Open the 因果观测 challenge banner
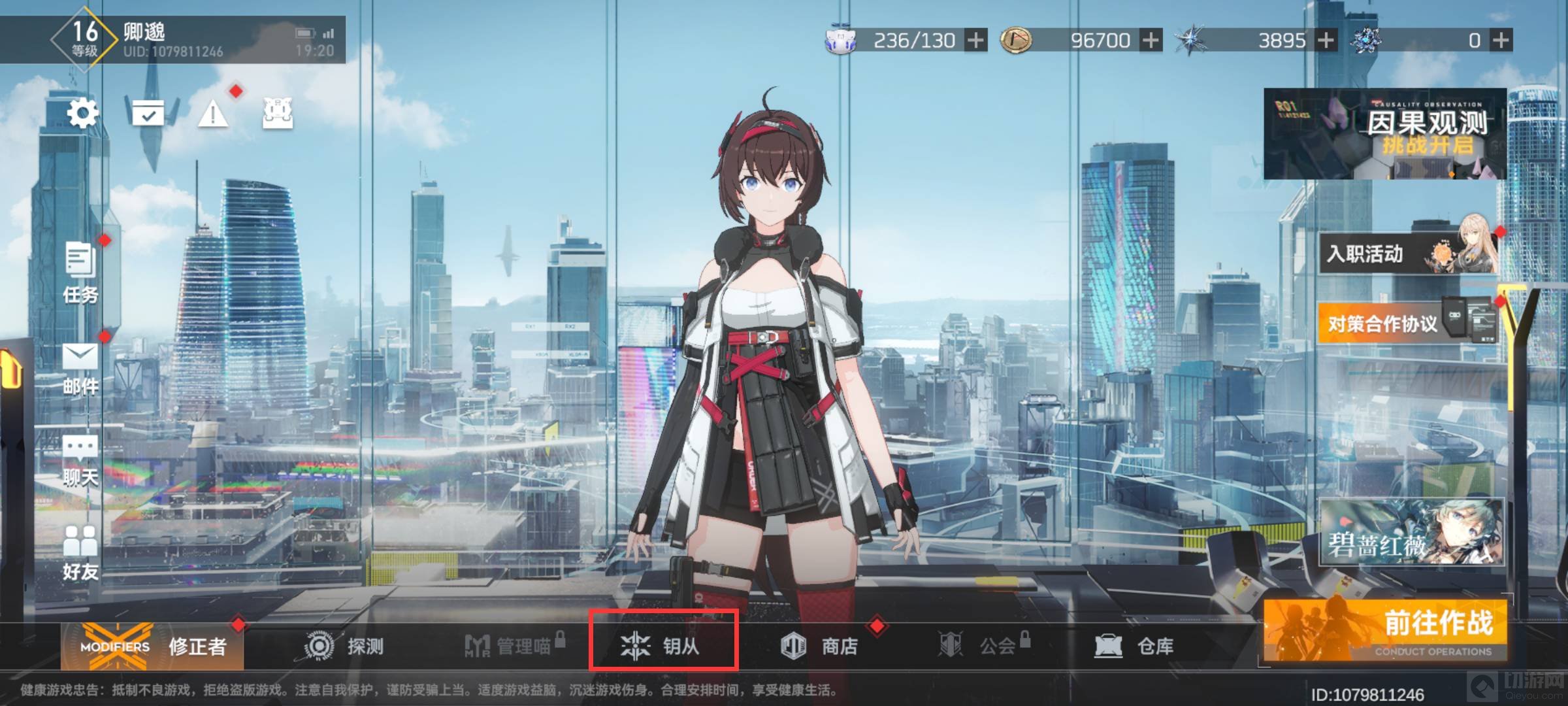1568x706 pixels. [1384, 133]
